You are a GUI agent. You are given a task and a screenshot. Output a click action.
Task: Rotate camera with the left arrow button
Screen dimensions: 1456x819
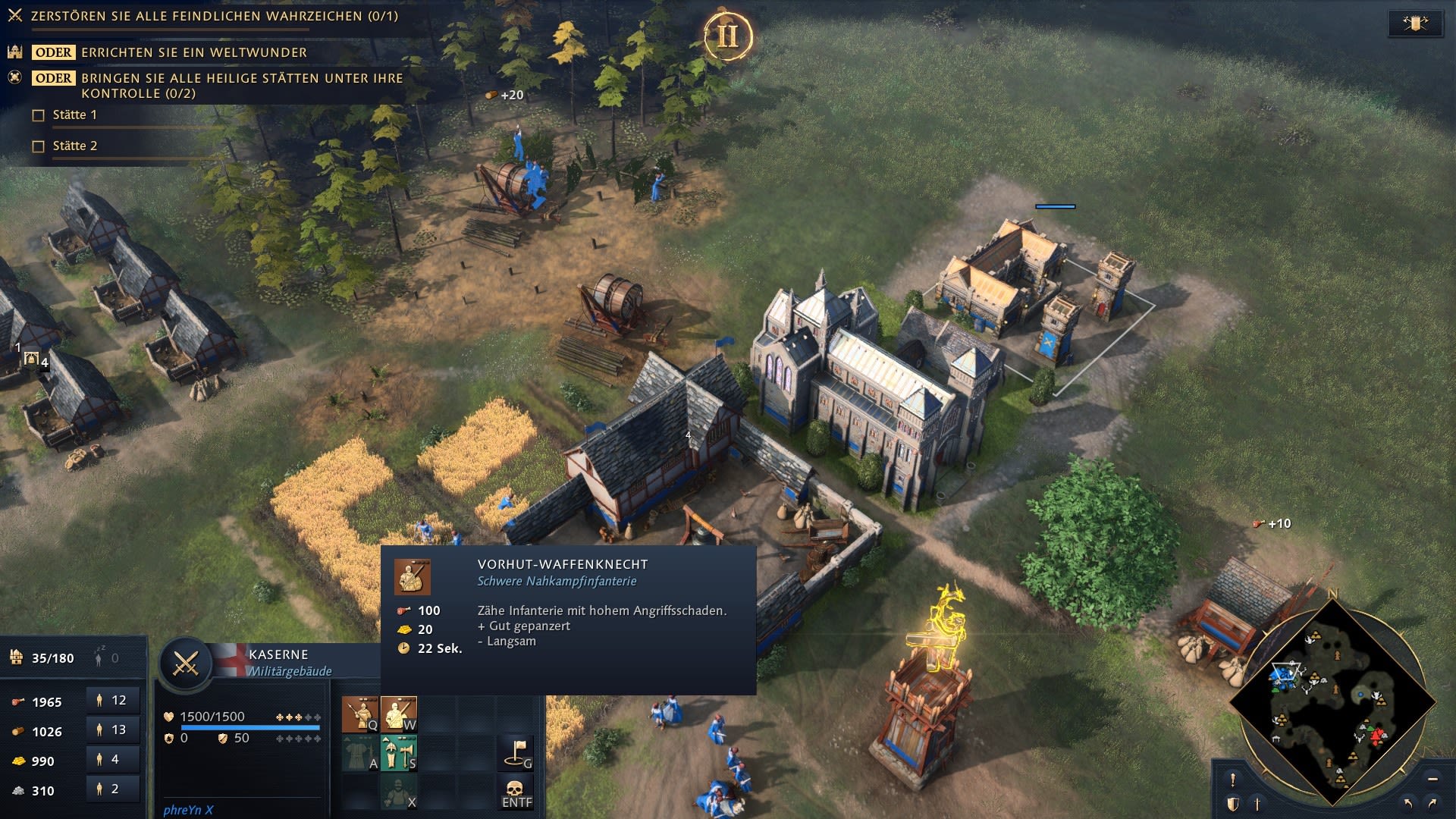(x=1408, y=803)
